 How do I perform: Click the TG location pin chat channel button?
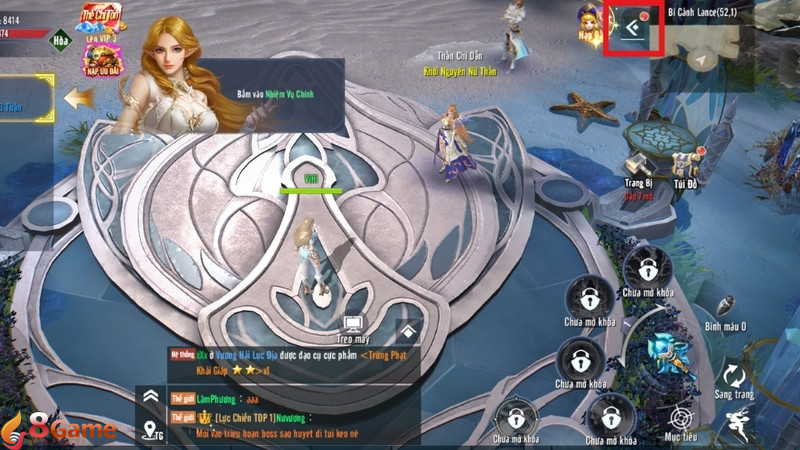tap(153, 430)
